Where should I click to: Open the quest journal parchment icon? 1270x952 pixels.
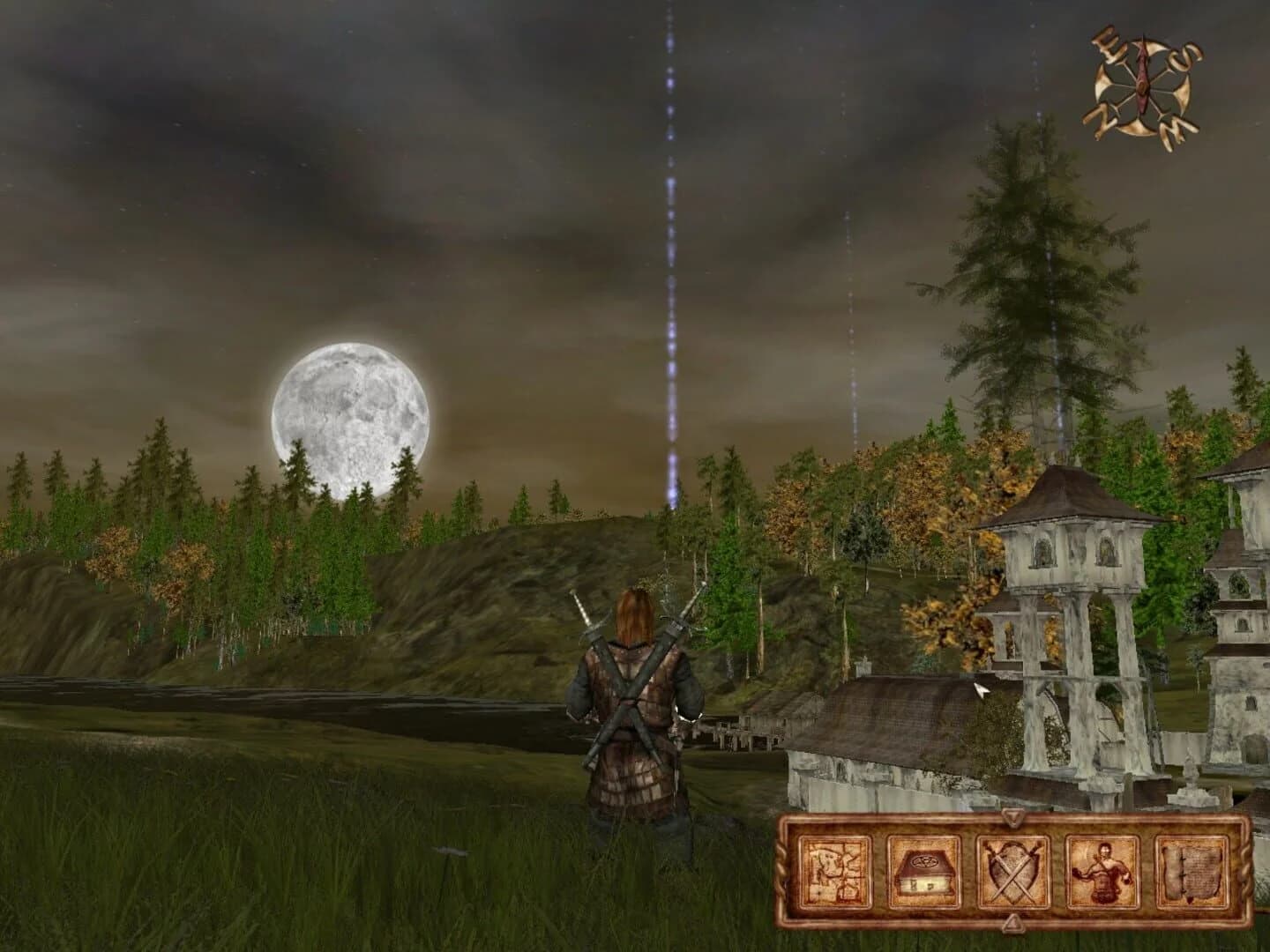point(1192,873)
